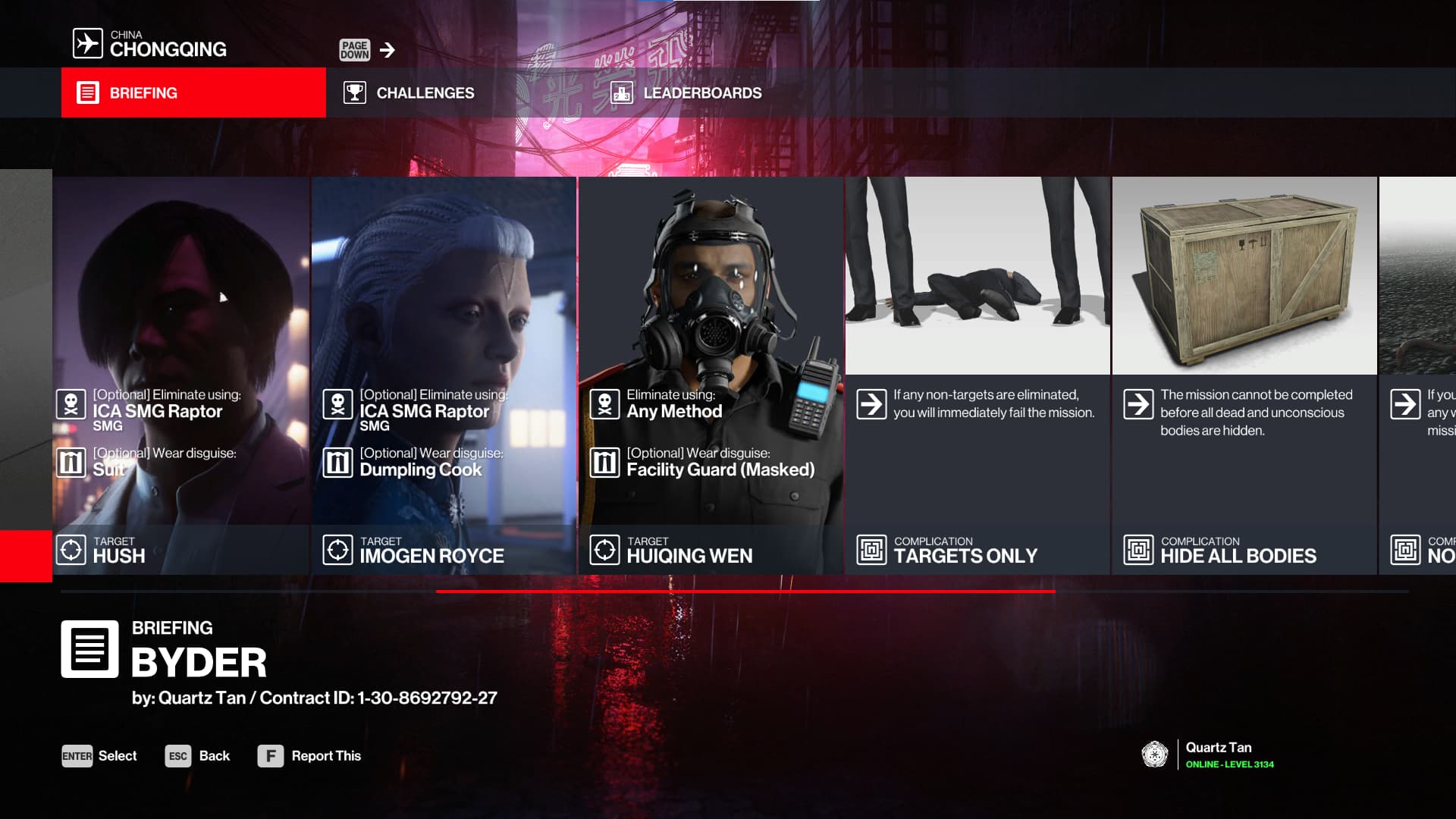Click the Report This option

[x=309, y=756]
